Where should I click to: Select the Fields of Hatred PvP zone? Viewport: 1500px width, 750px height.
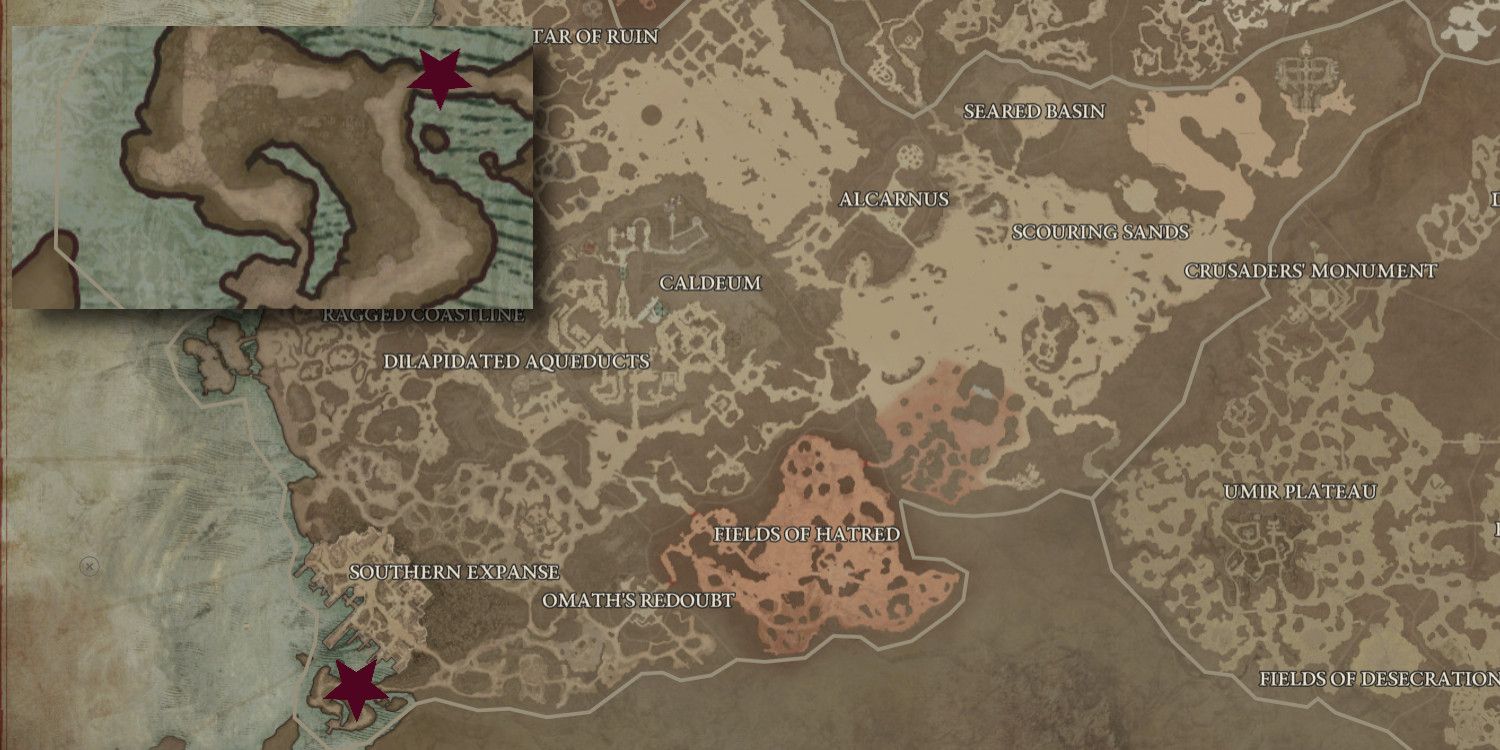(805, 535)
